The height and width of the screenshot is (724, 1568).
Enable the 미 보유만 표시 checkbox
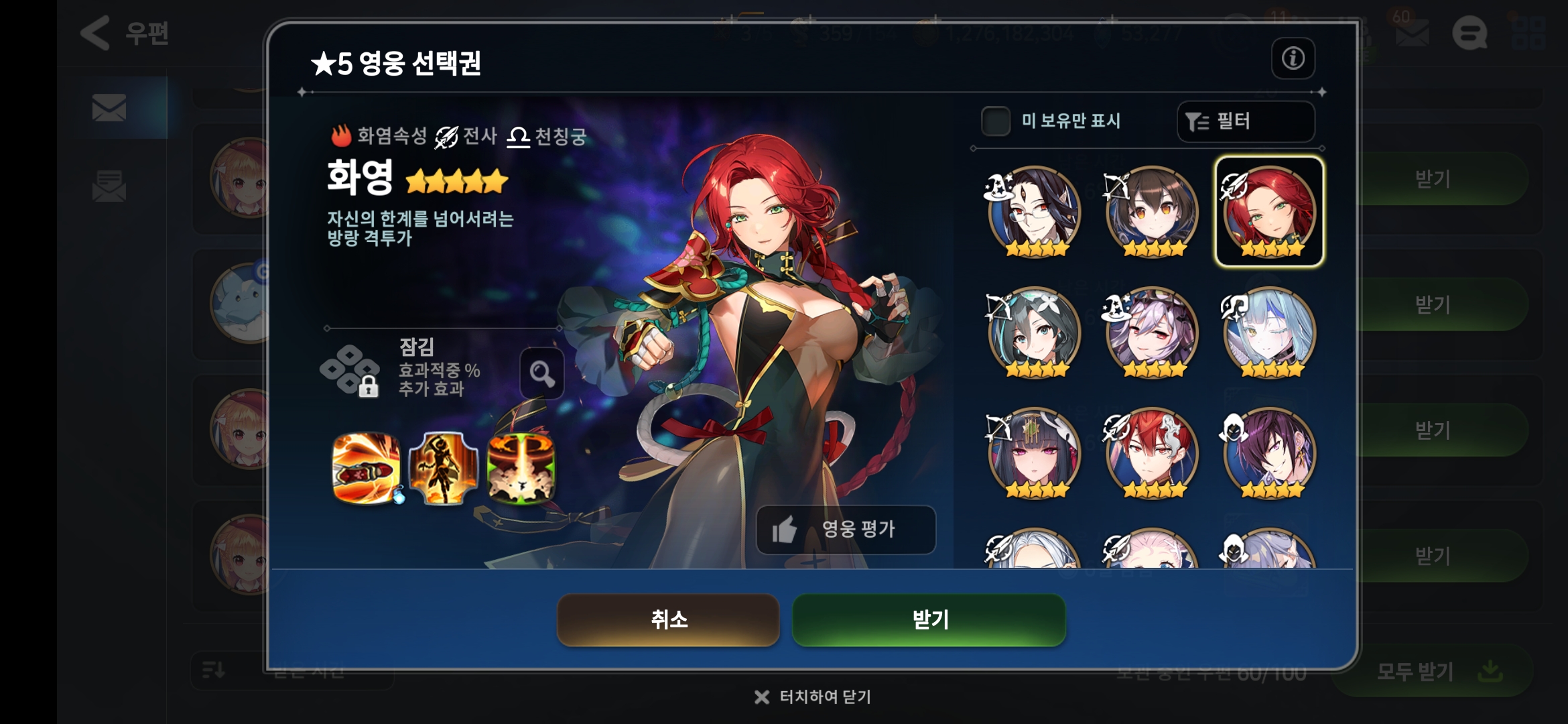tap(996, 121)
